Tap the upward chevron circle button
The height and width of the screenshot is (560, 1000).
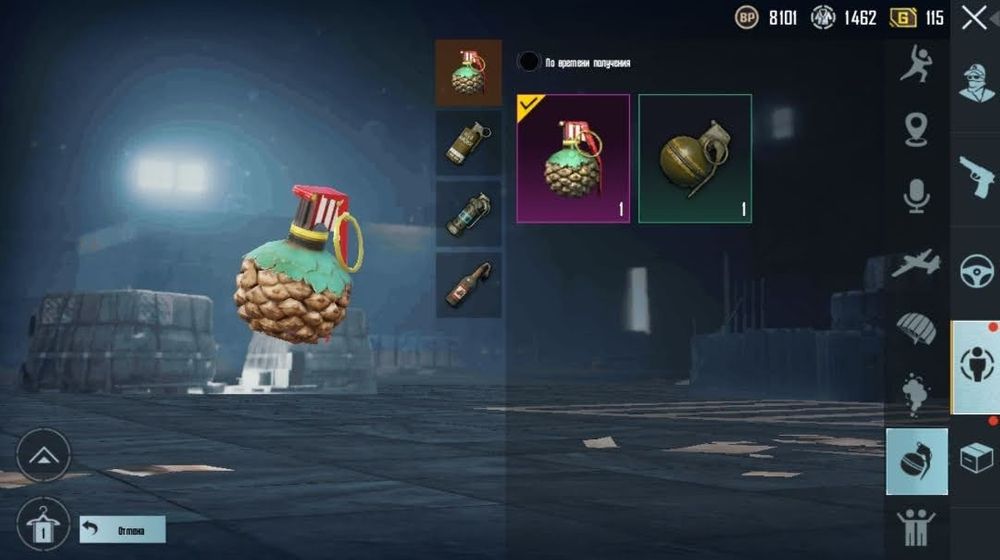tap(43, 456)
